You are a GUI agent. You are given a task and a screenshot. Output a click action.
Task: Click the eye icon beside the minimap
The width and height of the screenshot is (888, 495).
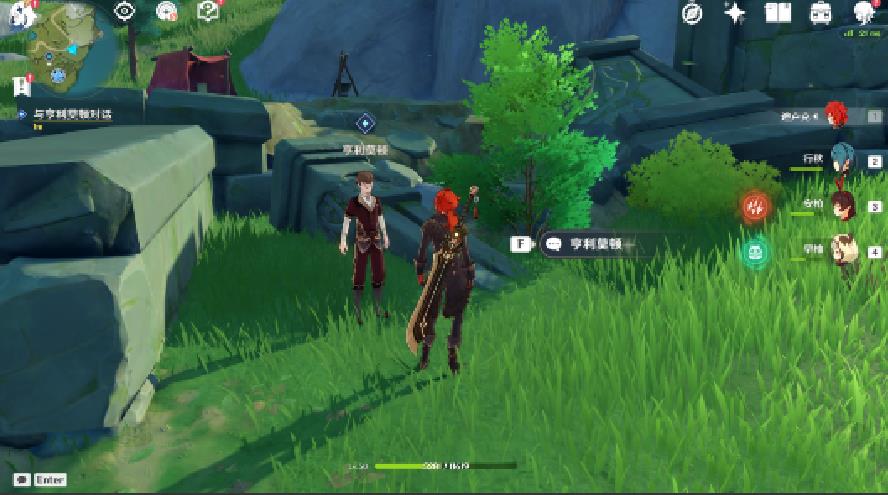(x=125, y=11)
